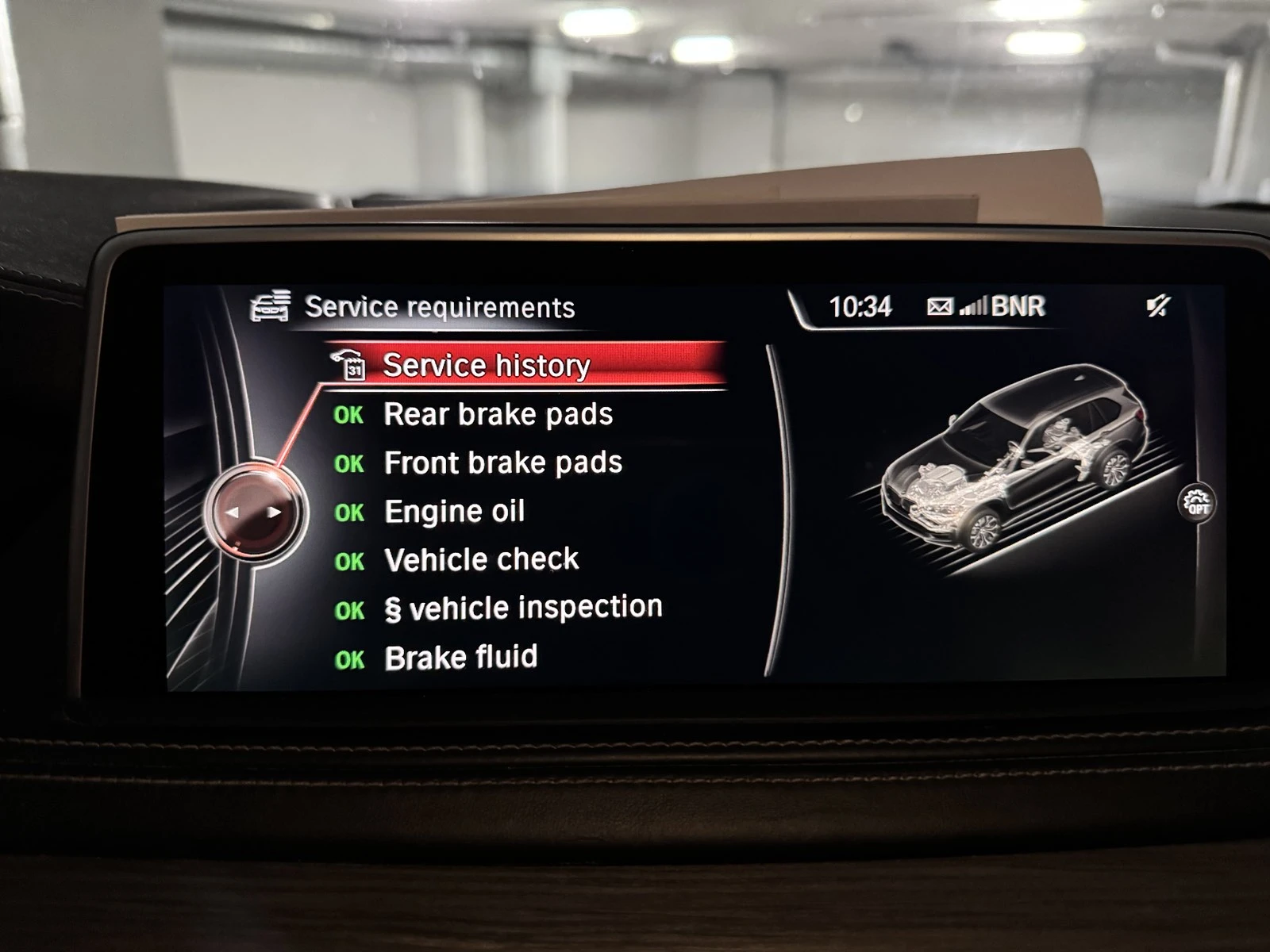The width and height of the screenshot is (1270, 952).
Task: Click the left arrow on the rotary knob
Action: [x=234, y=512]
